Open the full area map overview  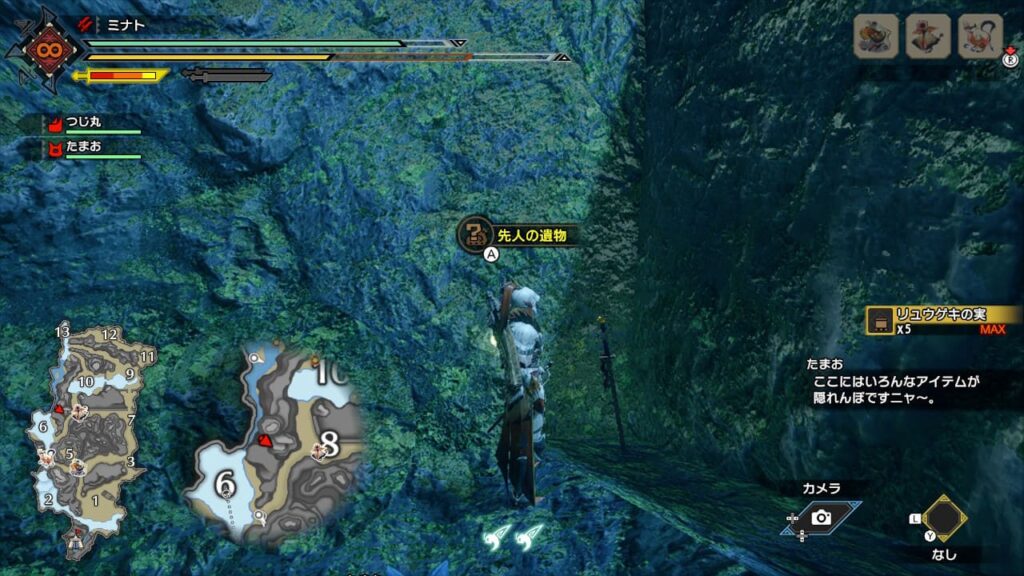click(78, 430)
